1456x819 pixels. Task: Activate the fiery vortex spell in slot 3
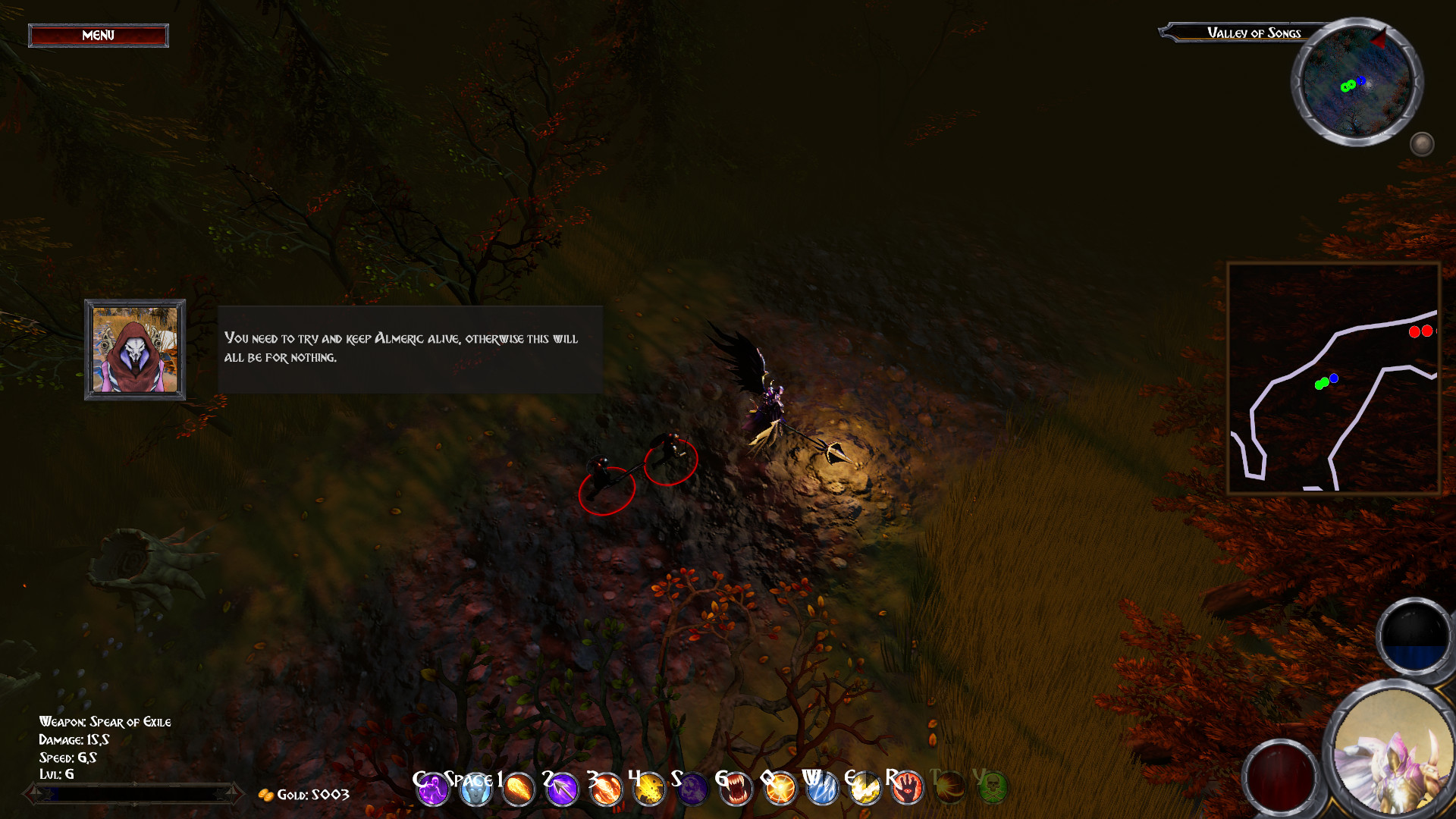[x=606, y=789]
